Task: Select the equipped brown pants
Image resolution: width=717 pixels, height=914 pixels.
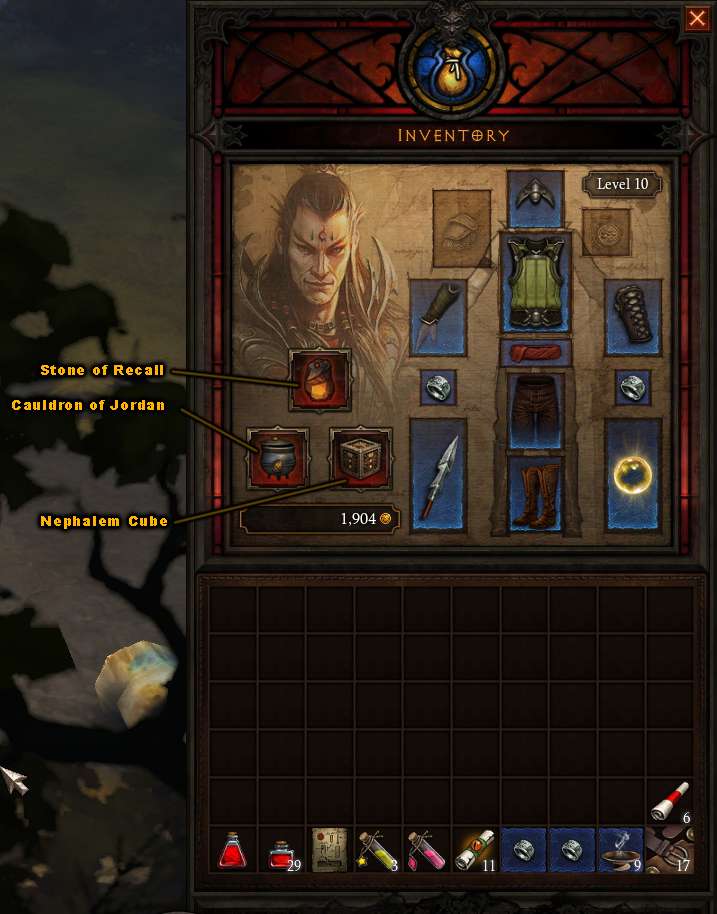Action: [535, 410]
